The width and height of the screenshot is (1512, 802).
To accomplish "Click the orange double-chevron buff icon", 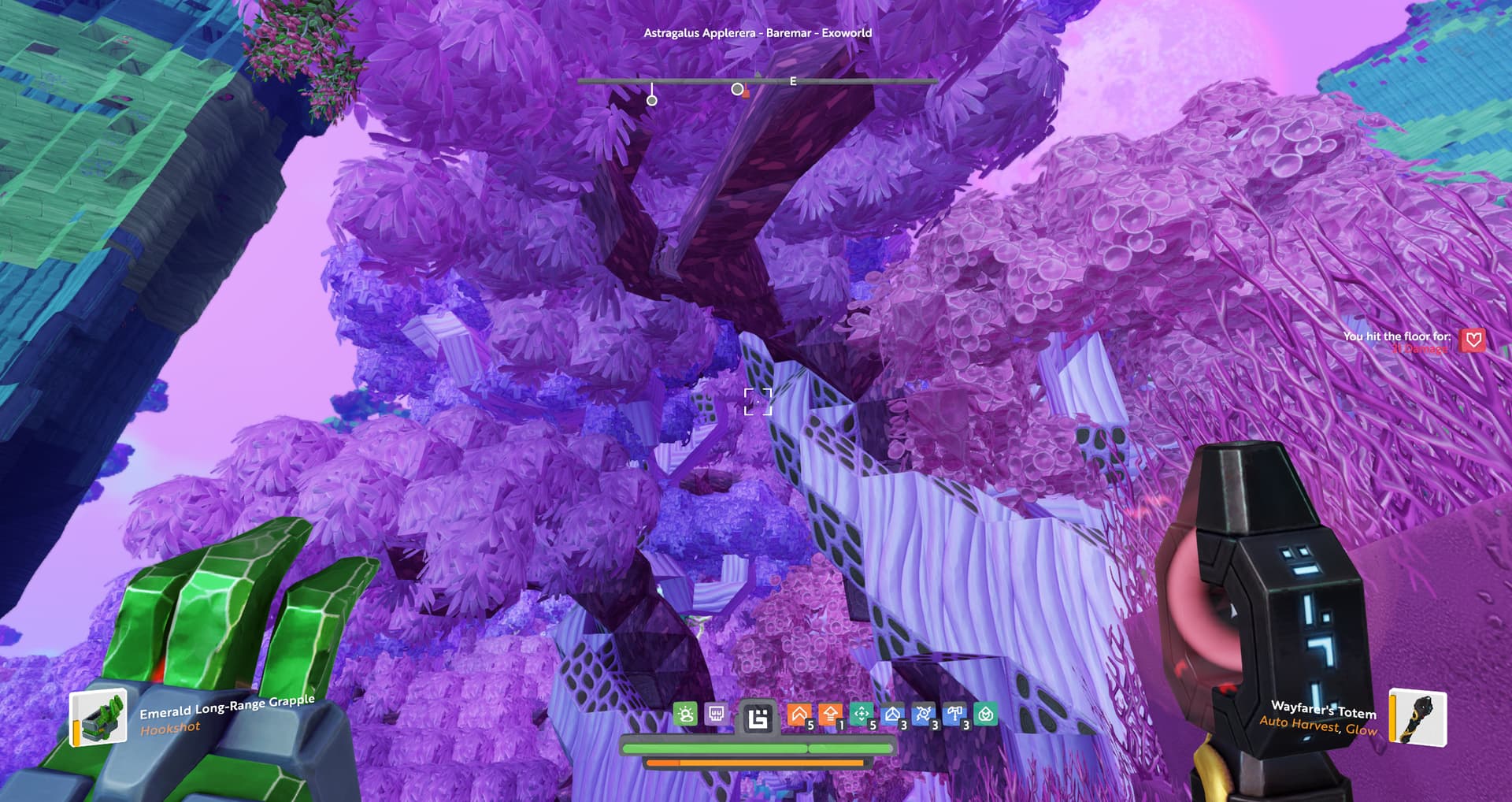I will tap(799, 715).
